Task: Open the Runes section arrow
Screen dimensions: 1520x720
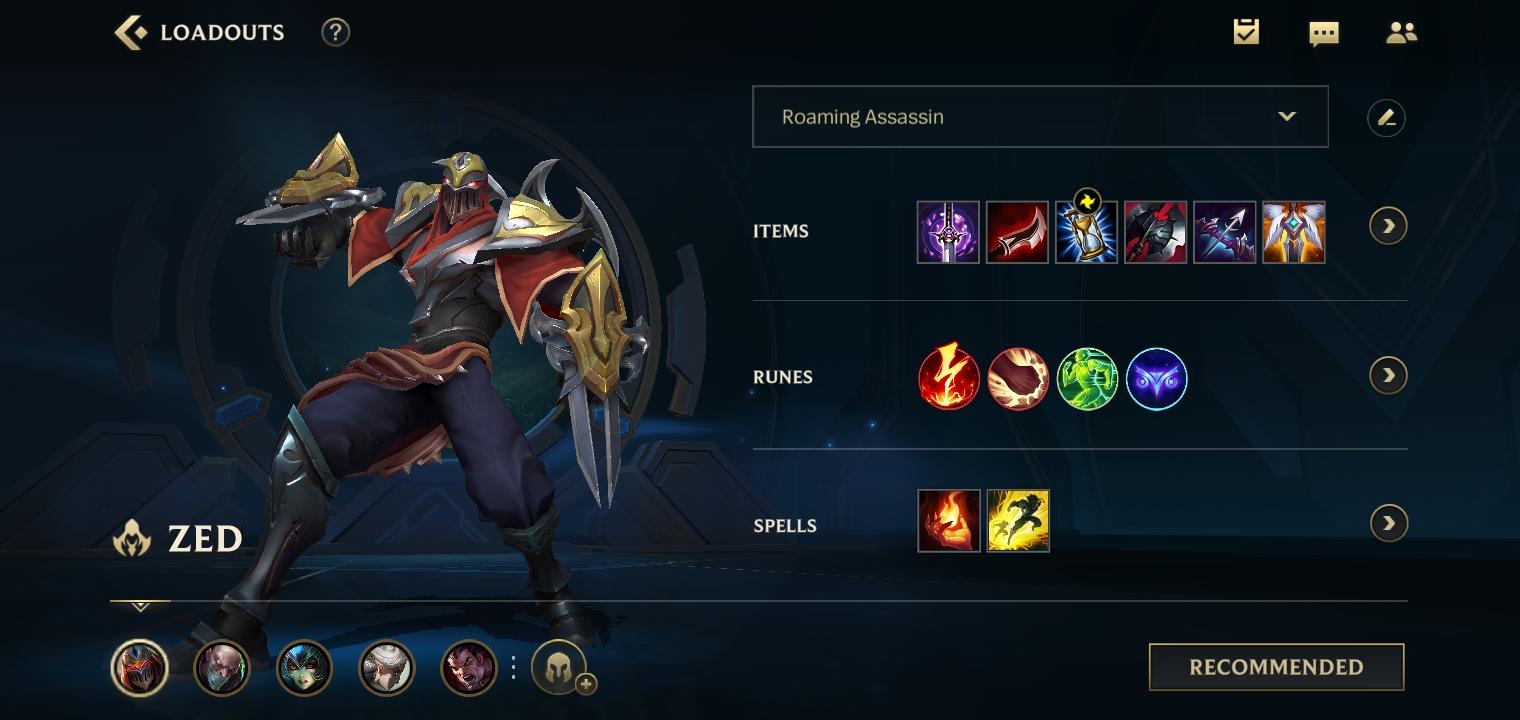Action: [x=1388, y=376]
